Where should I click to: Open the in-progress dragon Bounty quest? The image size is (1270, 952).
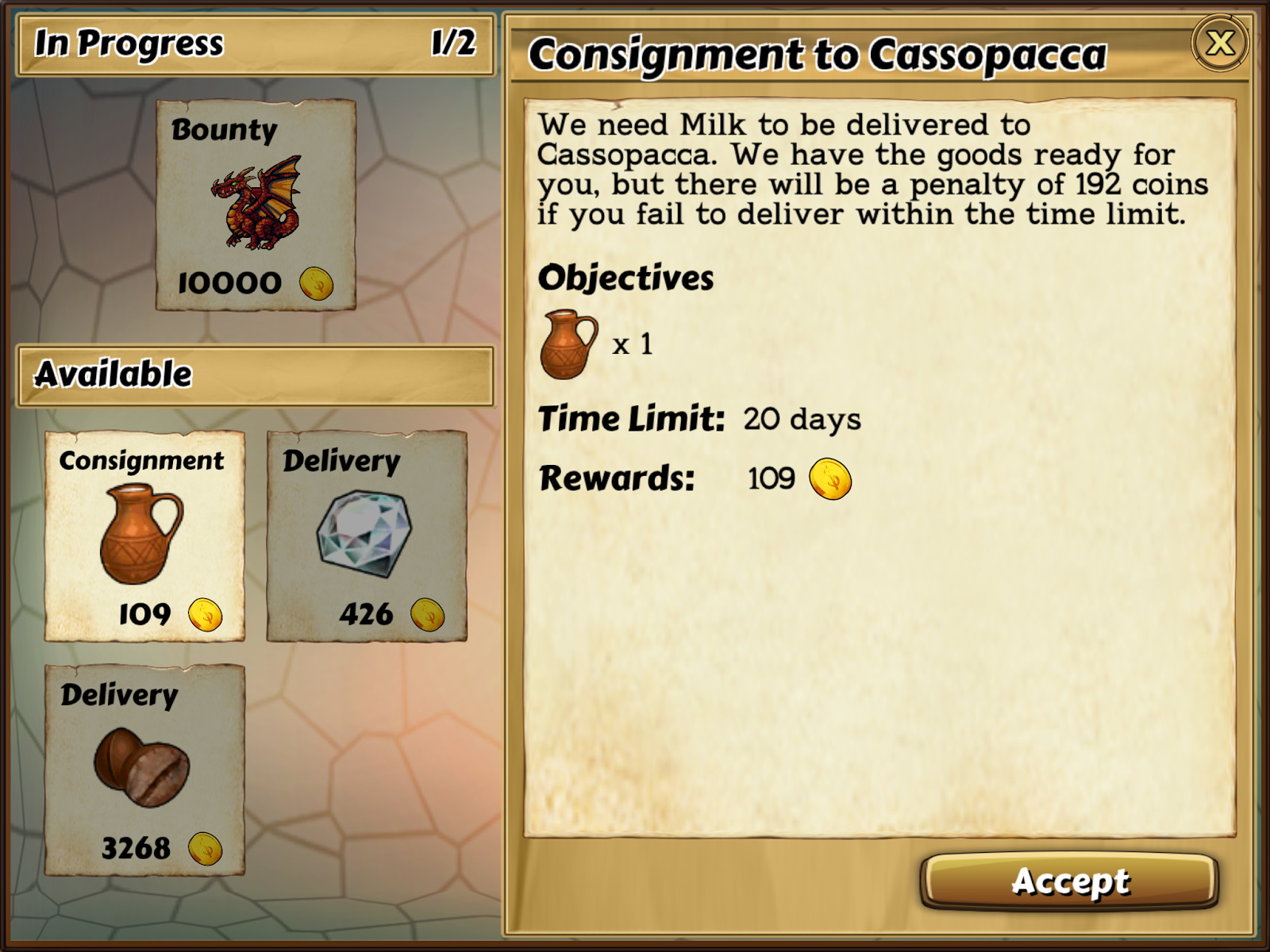click(x=256, y=205)
